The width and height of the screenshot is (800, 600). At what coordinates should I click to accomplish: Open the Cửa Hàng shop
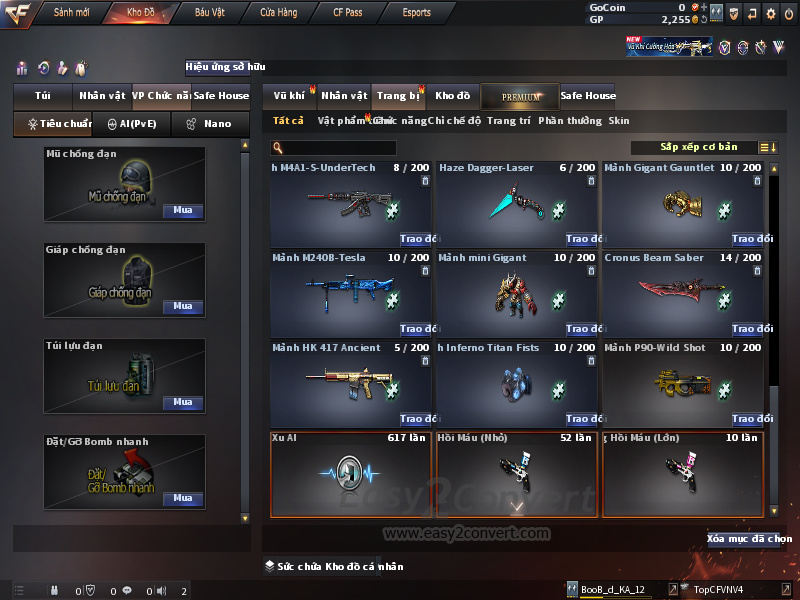point(279,13)
